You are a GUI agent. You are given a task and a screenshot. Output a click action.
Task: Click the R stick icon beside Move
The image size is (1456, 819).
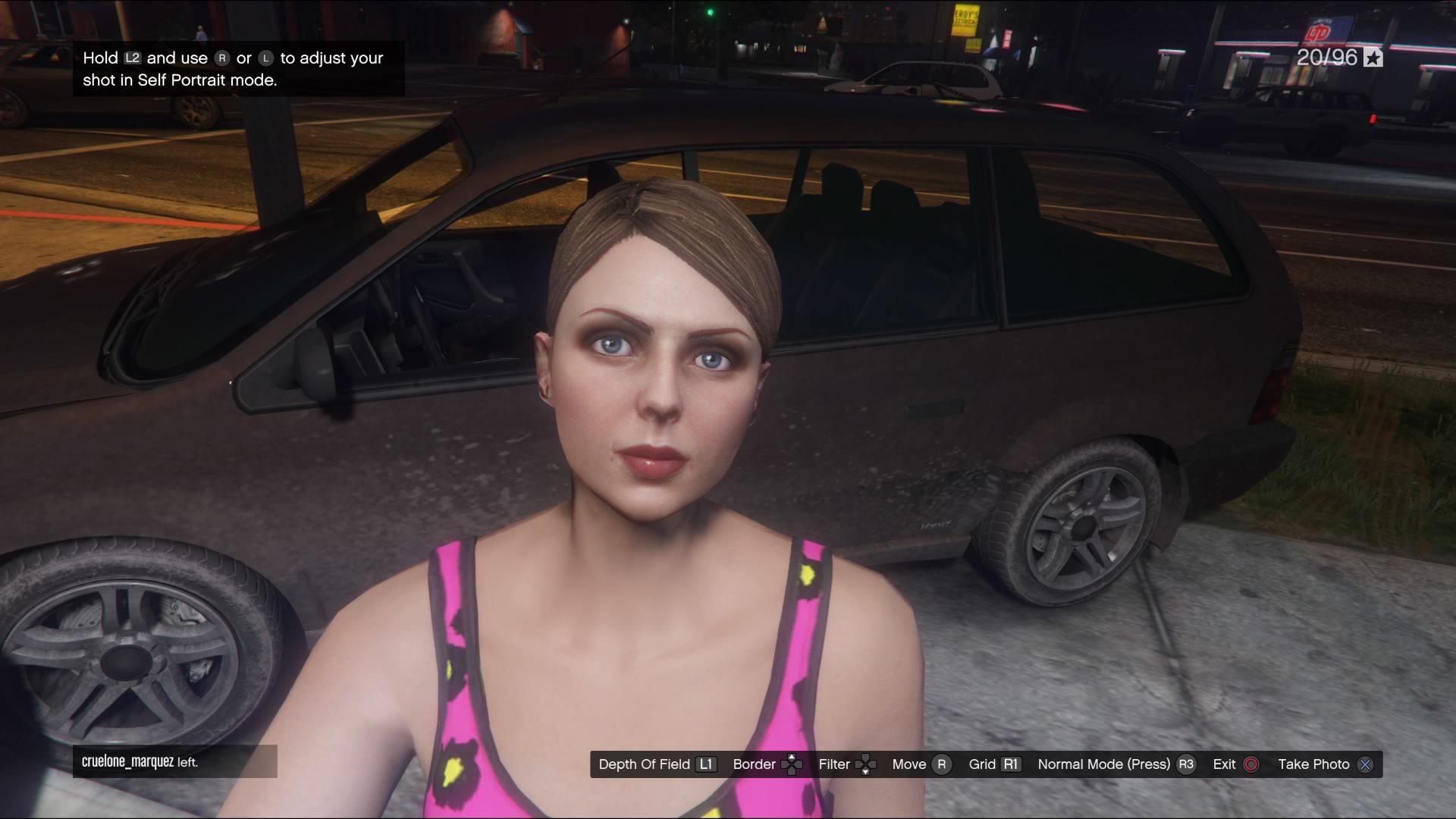click(941, 764)
